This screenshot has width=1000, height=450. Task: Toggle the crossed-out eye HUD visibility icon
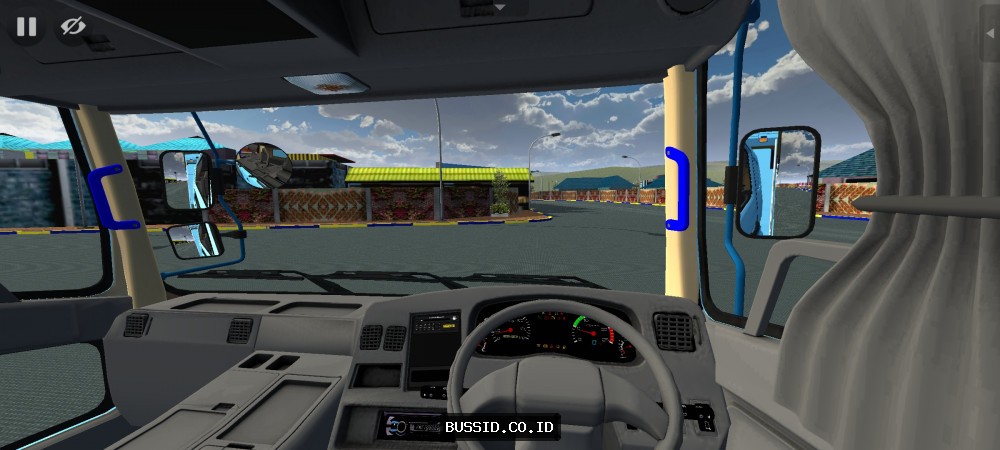(x=73, y=26)
